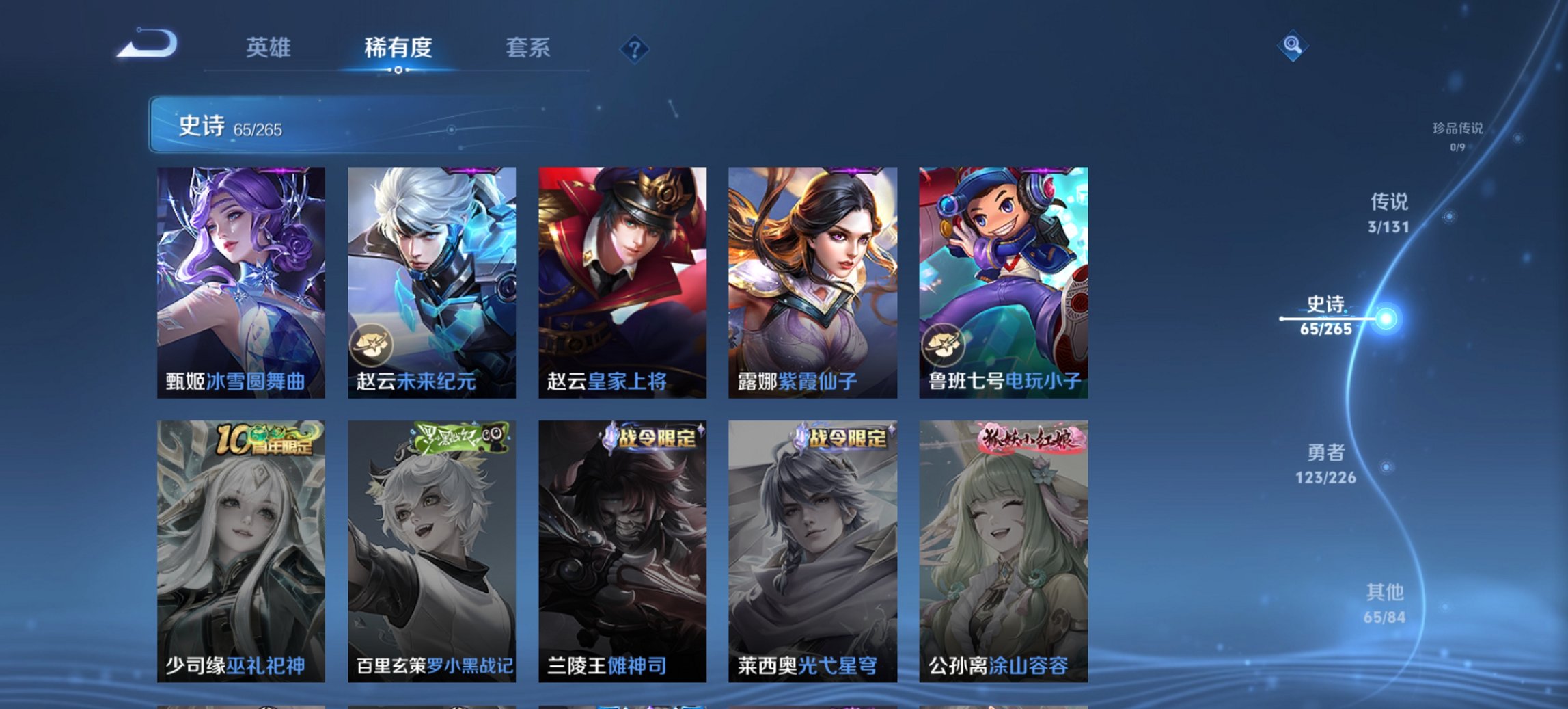Click the help question mark icon
The height and width of the screenshot is (709, 1568).
(635, 48)
